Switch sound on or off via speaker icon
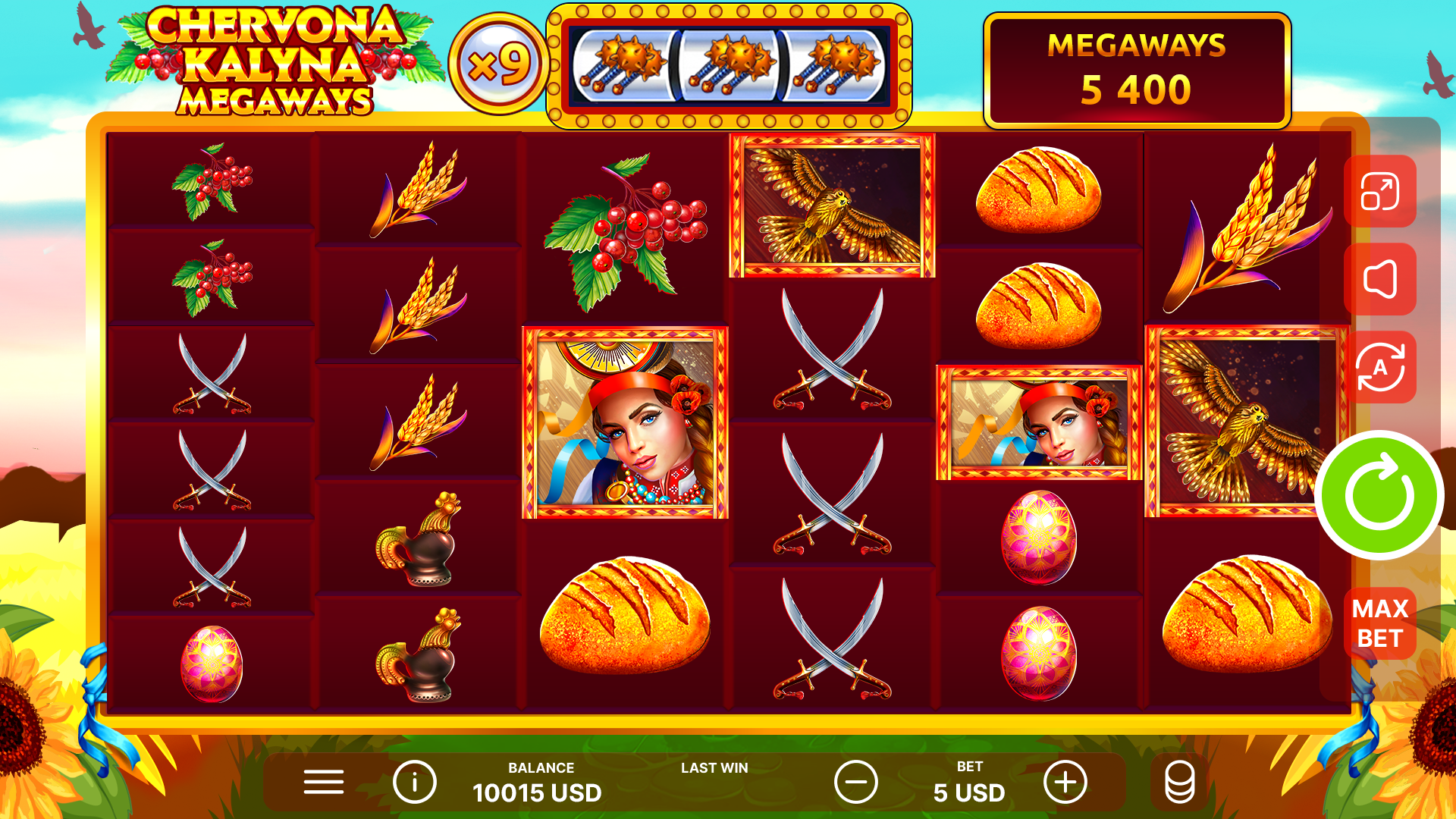Screen dimensions: 1456x819 click(x=1379, y=278)
